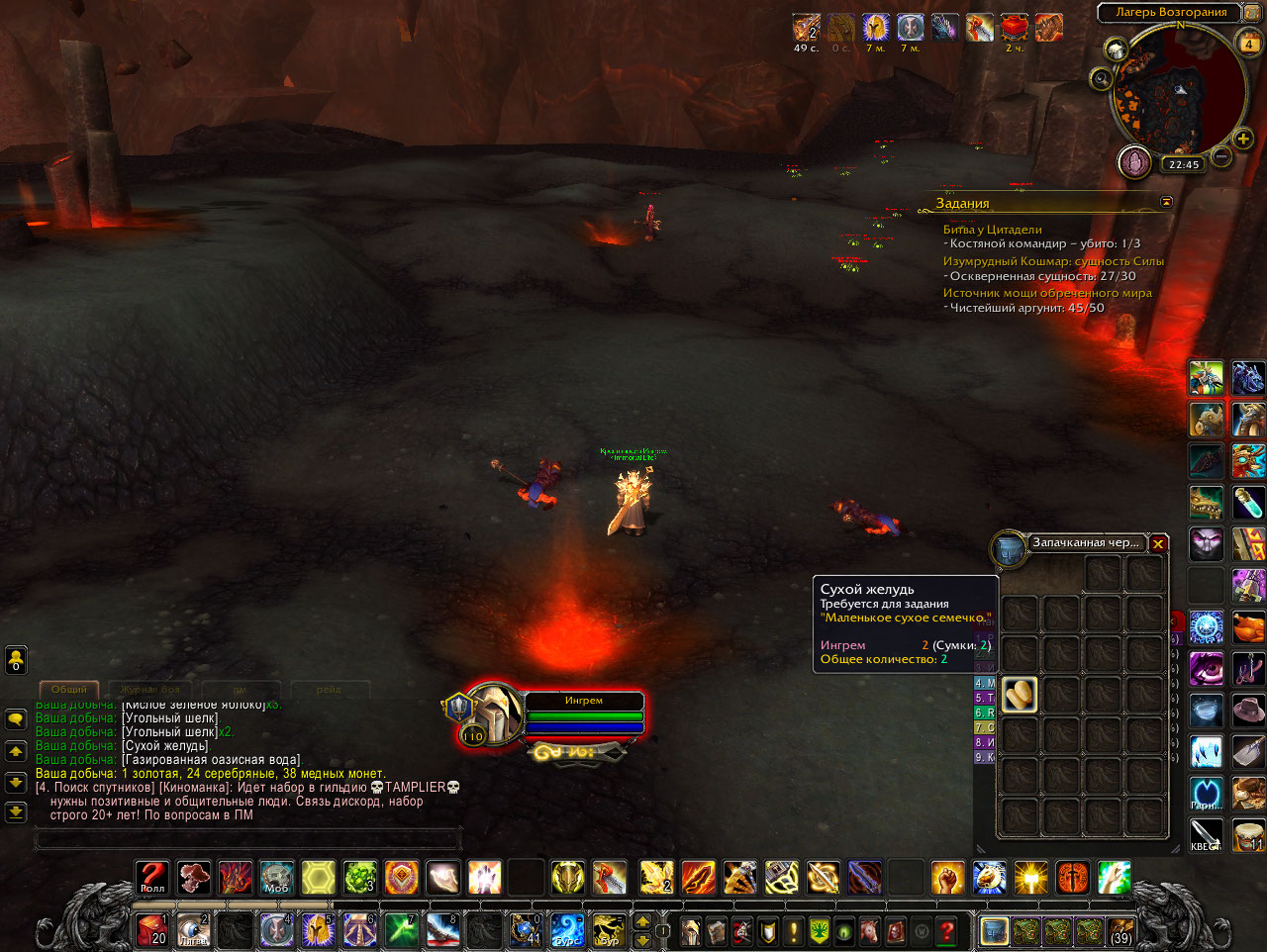The width and height of the screenshot is (1267, 952).
Task: Activate the yellow hexagon ability
Action: (x=319, y=878)
